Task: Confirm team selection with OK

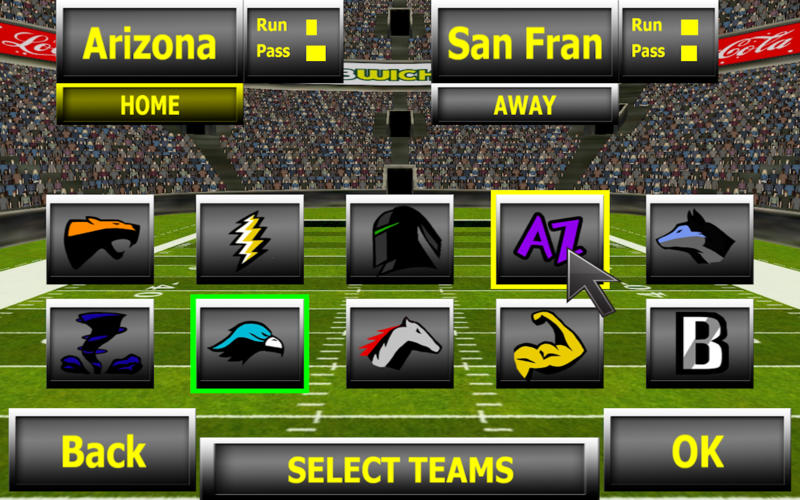Action: [x=697, y=452]
